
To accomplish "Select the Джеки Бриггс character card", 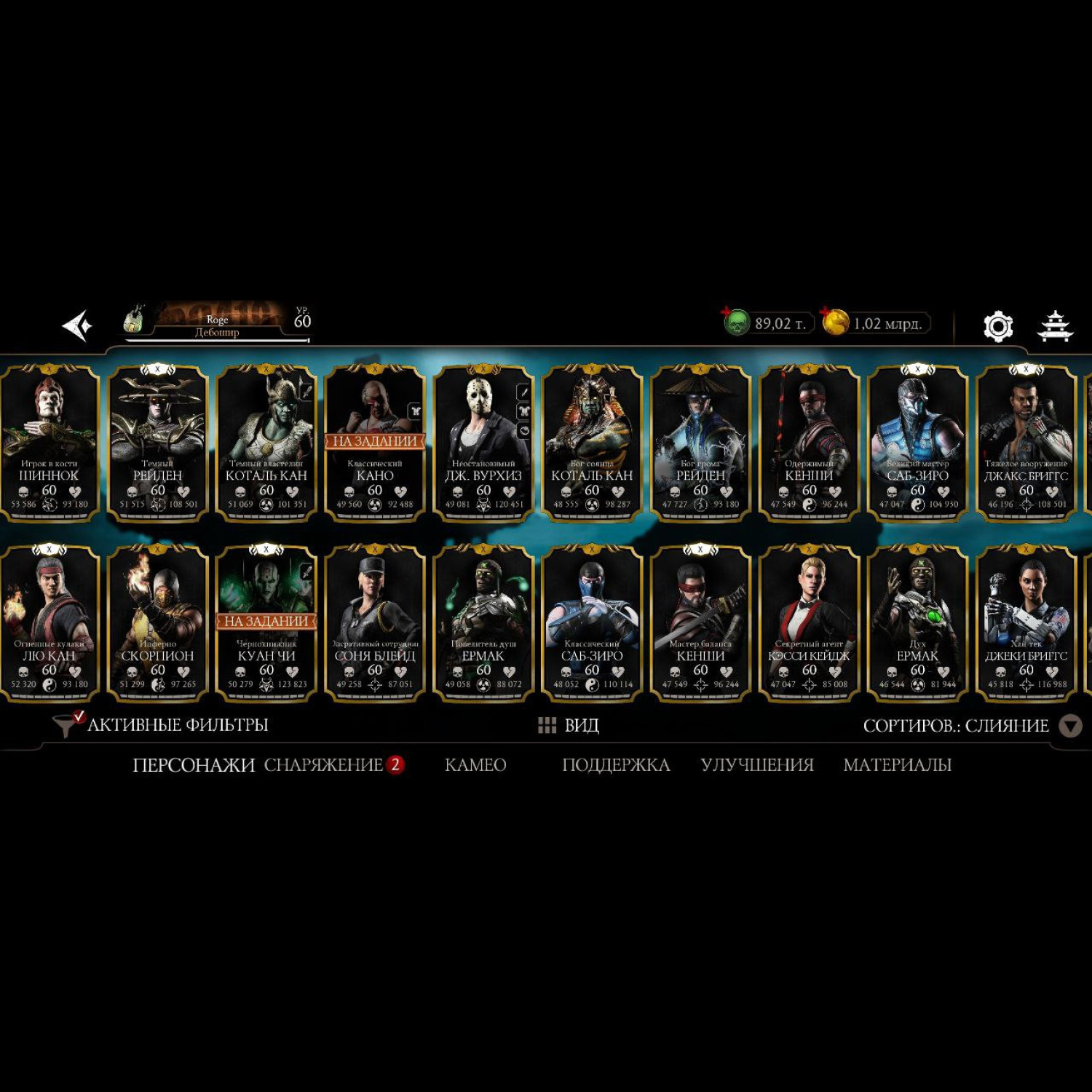I will 1026,623.
